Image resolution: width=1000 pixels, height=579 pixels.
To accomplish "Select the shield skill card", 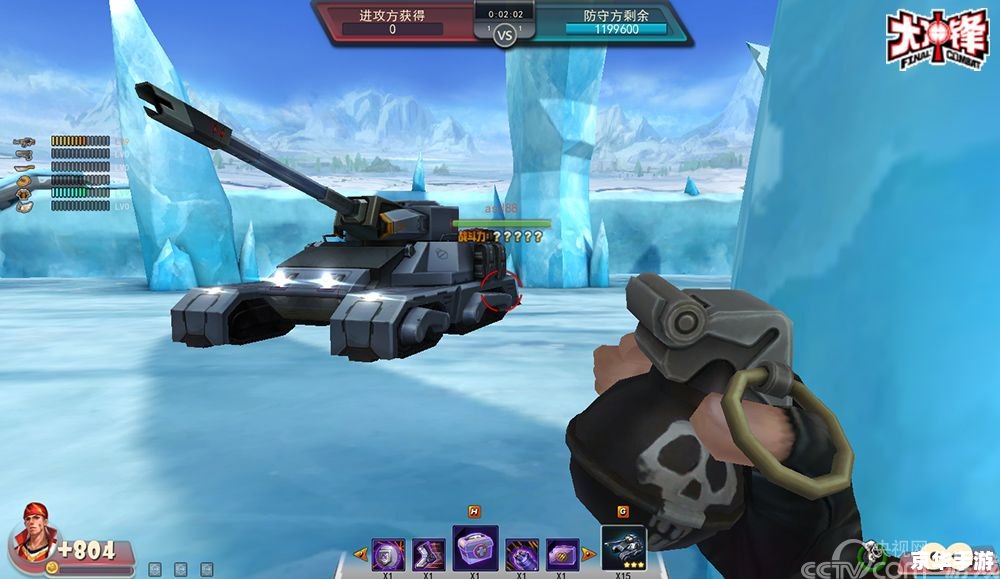I will [x=387, y=553].
